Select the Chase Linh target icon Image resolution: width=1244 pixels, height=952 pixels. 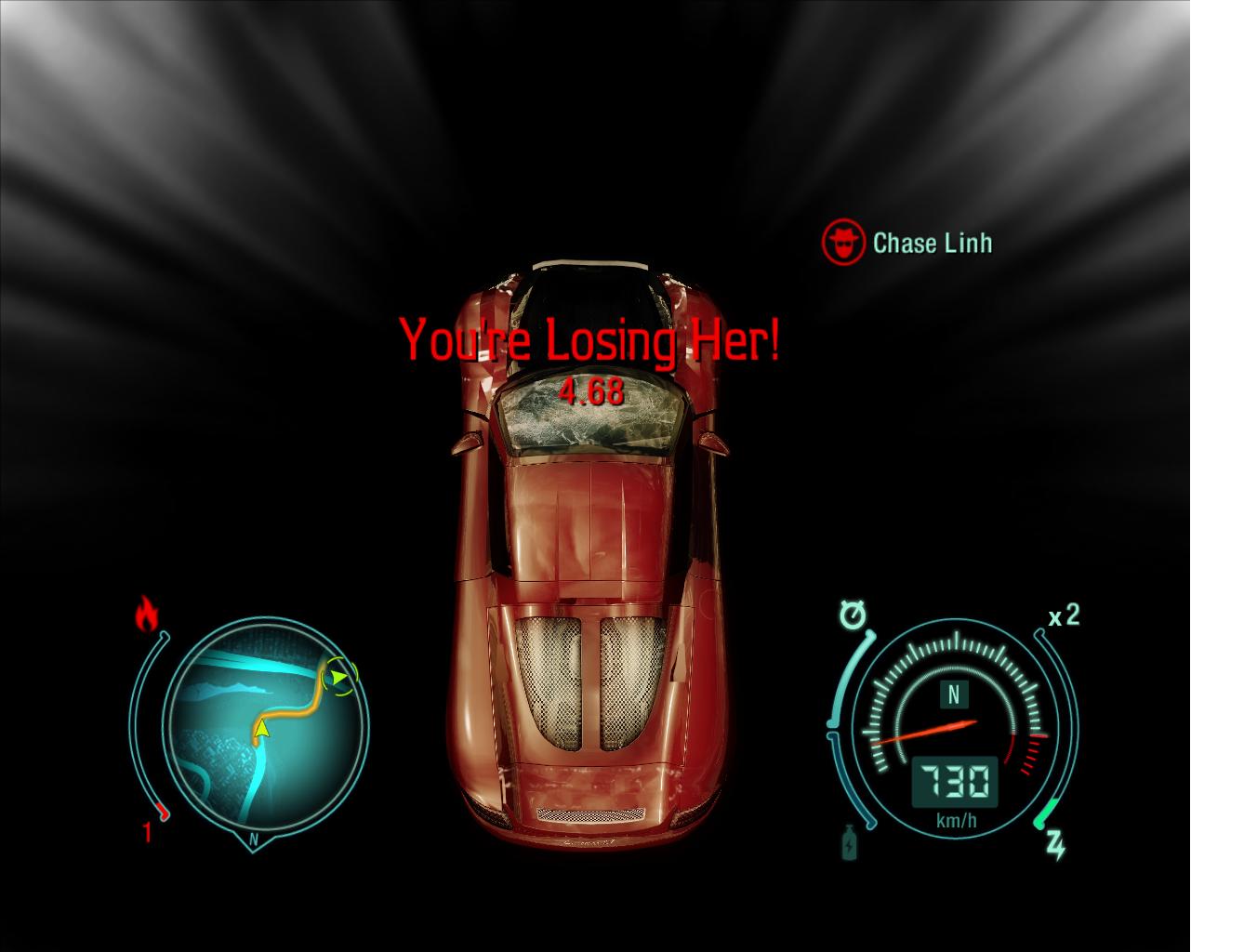pos(842,243)
